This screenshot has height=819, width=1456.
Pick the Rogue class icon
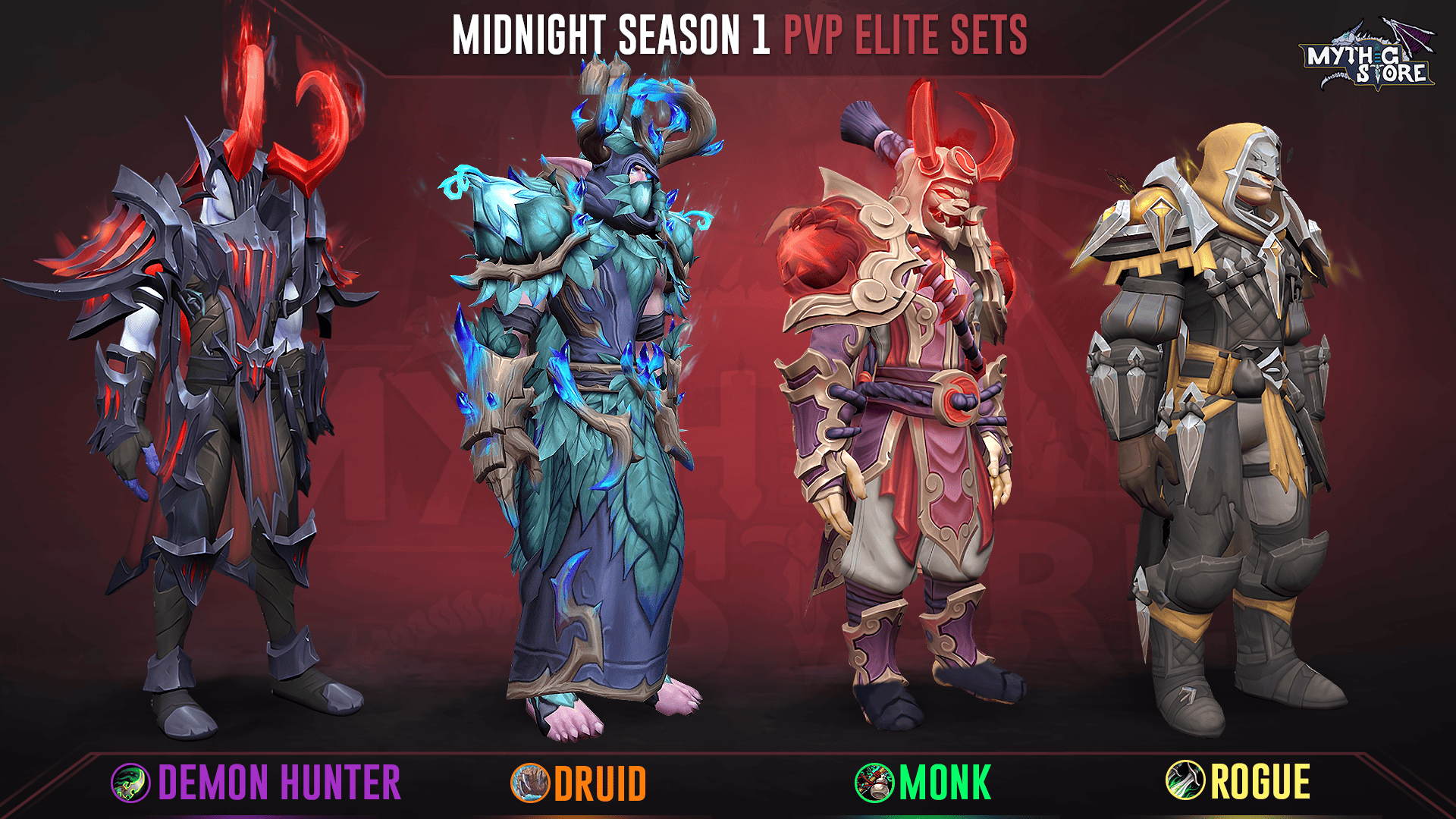click(x=1185, y=780)
